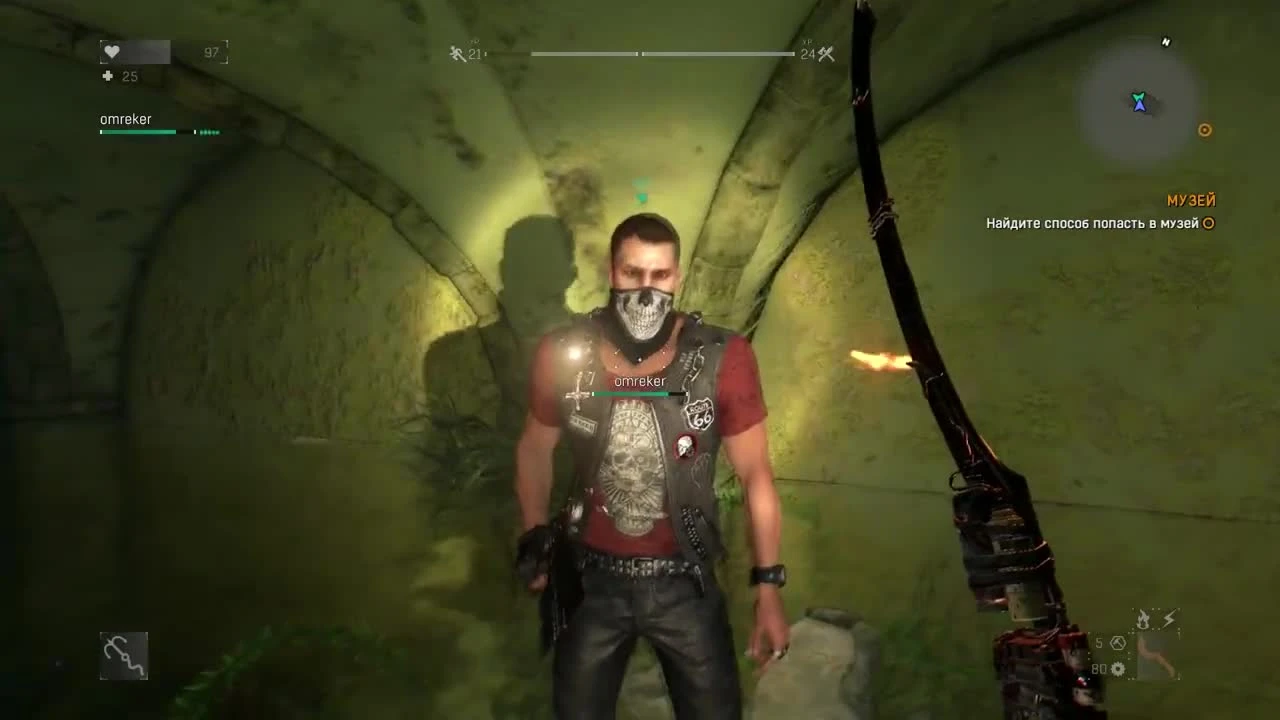Click the omreker name in top-left panel
The image size is (1280, 720).
coord(124,118)
